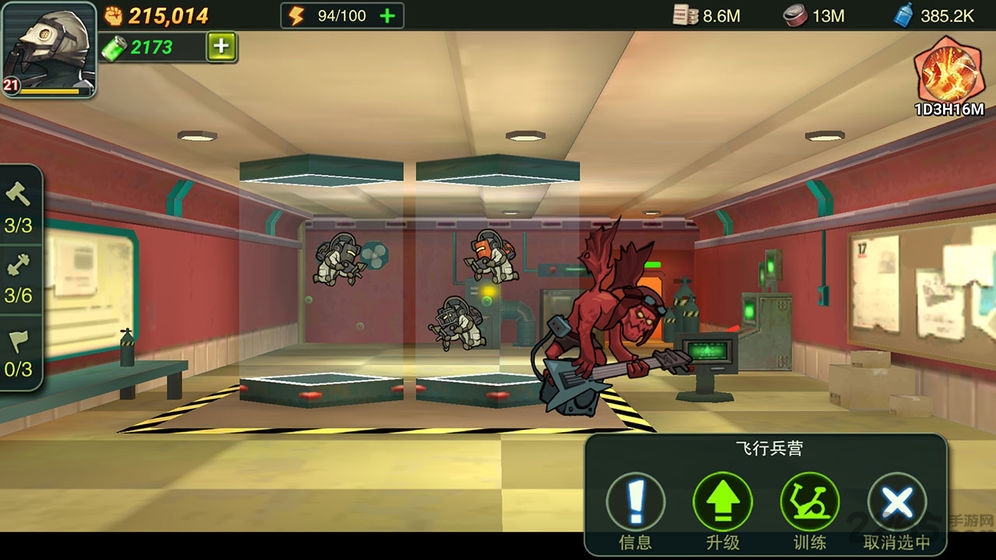This screenshot has height=560, width=996.
Task: Open the flag march queue
Action: click(x=19, y=350)
